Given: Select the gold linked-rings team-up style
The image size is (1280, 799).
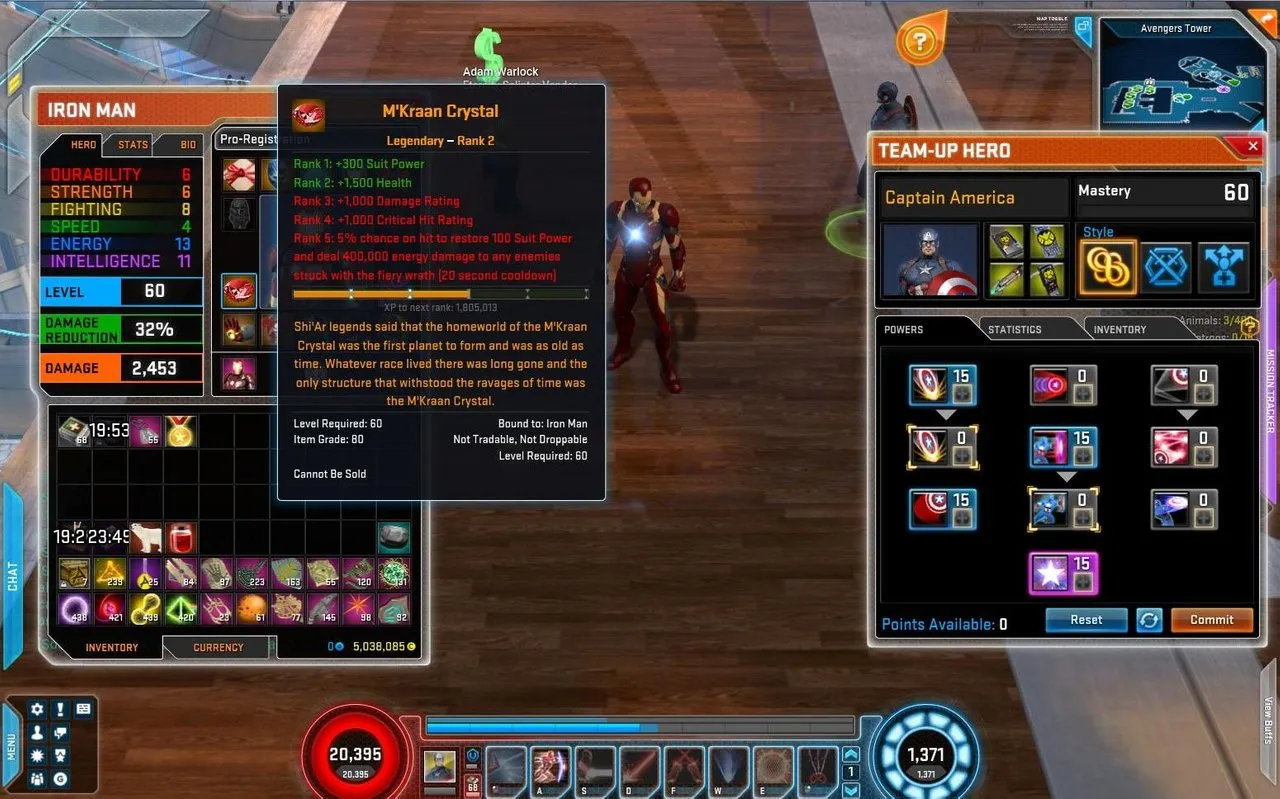Looking at the screenshot, I should coord(1108,268).
